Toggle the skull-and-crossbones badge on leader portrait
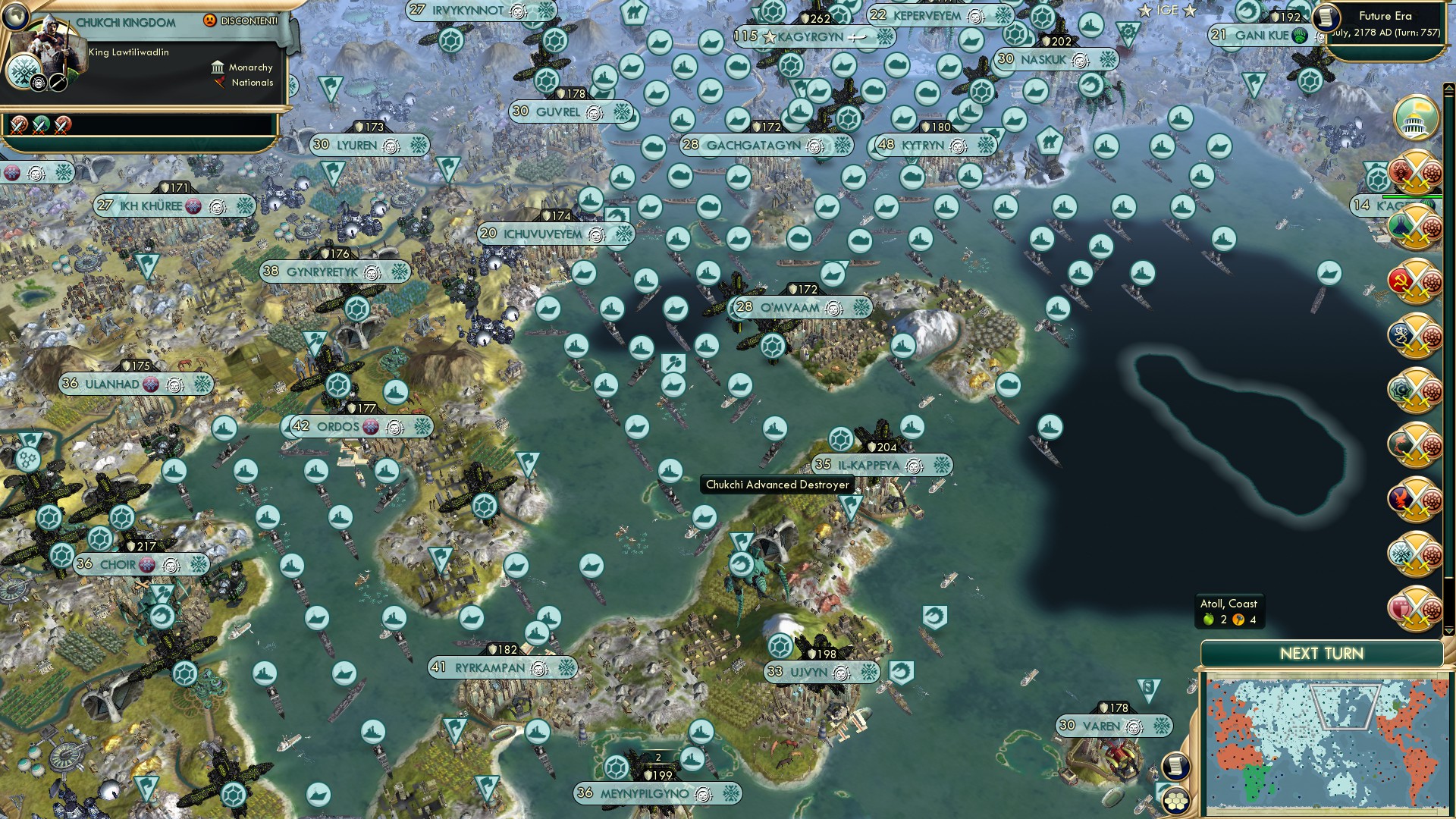The height and width of the screenshot is (819, 1456). click(x=38, y=83)
